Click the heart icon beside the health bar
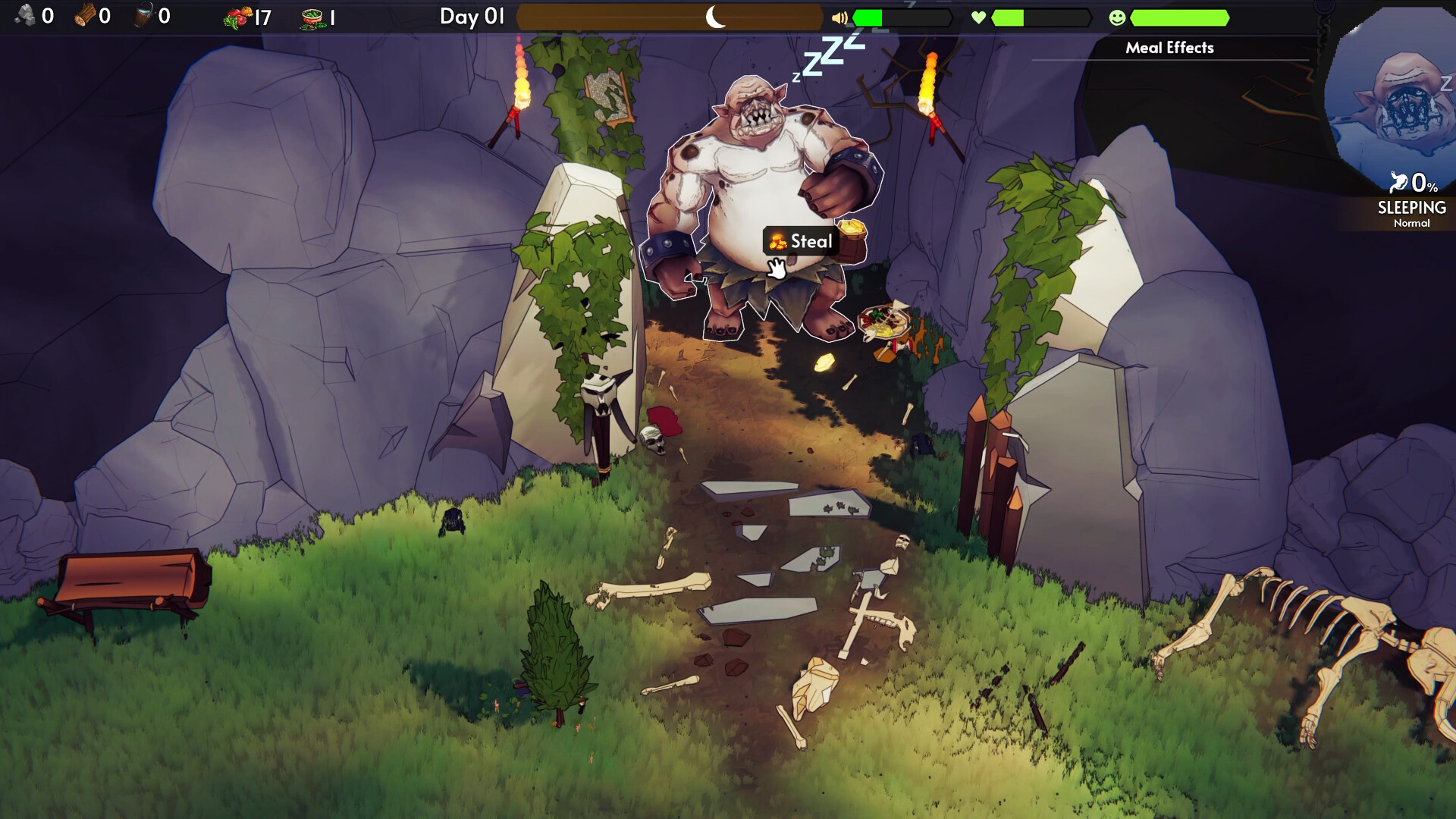The width and height of the screenshot is (1456, 819). point(977,17)
